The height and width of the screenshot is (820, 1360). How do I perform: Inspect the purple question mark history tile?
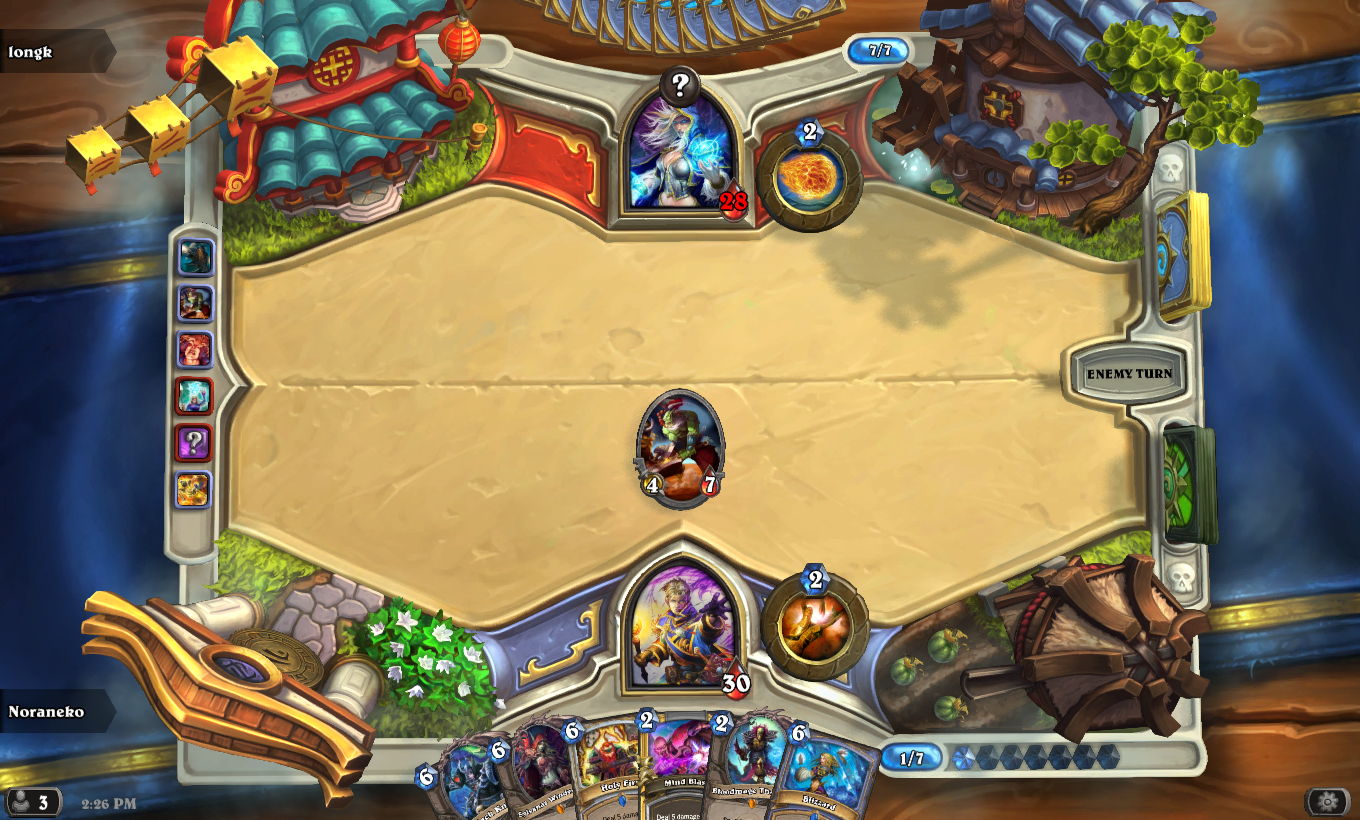pos(194,442)
